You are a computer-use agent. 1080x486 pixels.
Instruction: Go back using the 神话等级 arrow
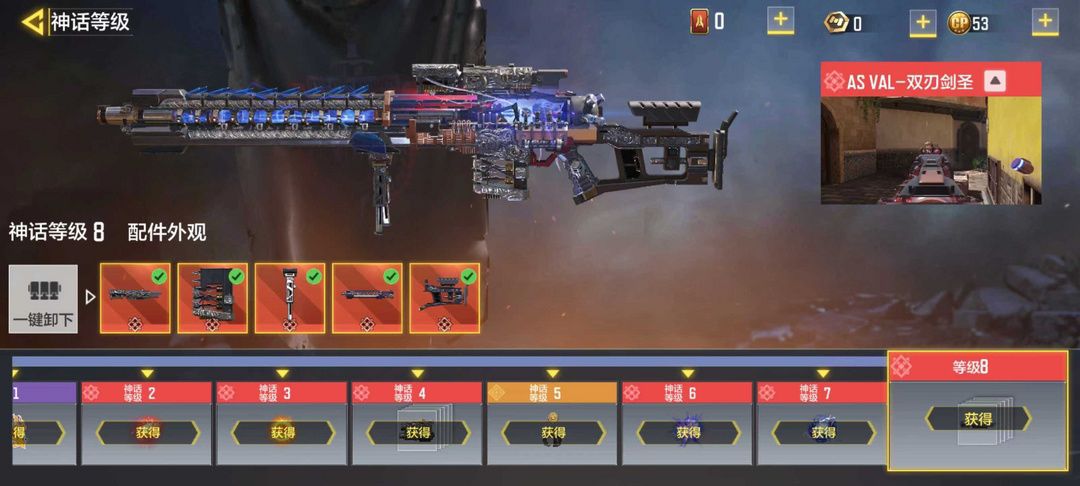(34, 21)
